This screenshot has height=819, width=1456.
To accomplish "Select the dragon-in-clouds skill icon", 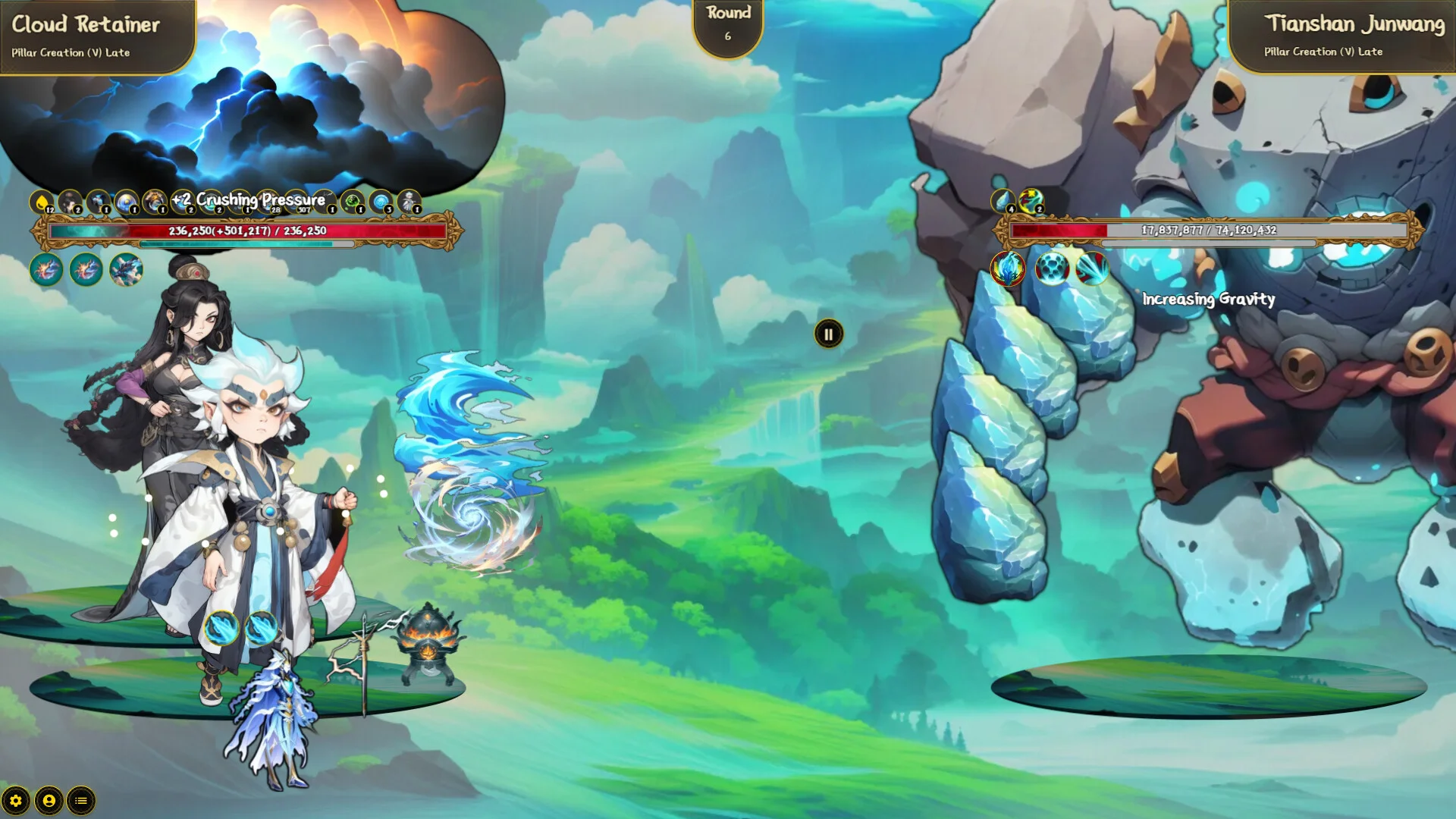I will (126, 269).
